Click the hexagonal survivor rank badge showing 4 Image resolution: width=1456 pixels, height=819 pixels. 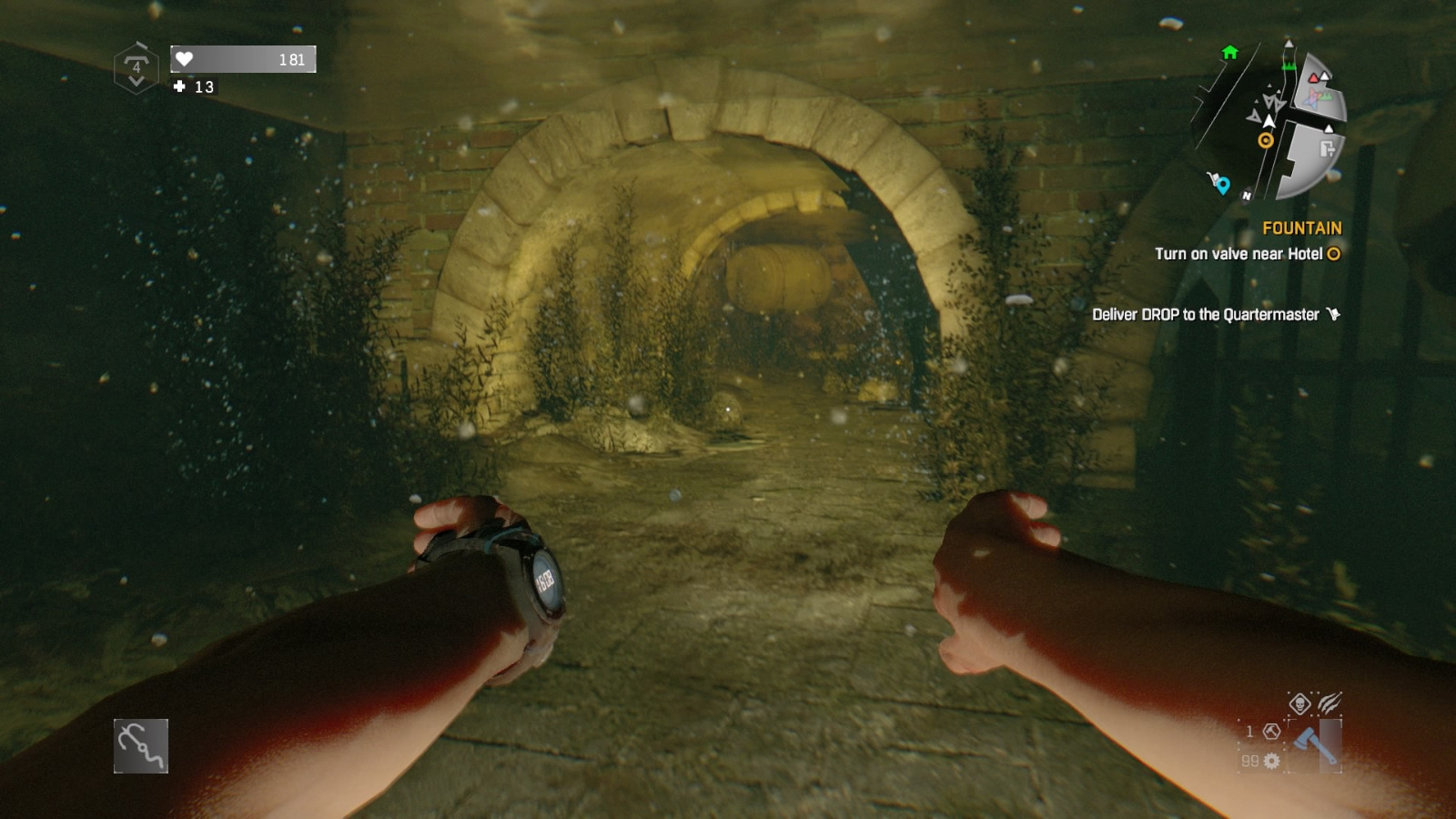(137, 64)
